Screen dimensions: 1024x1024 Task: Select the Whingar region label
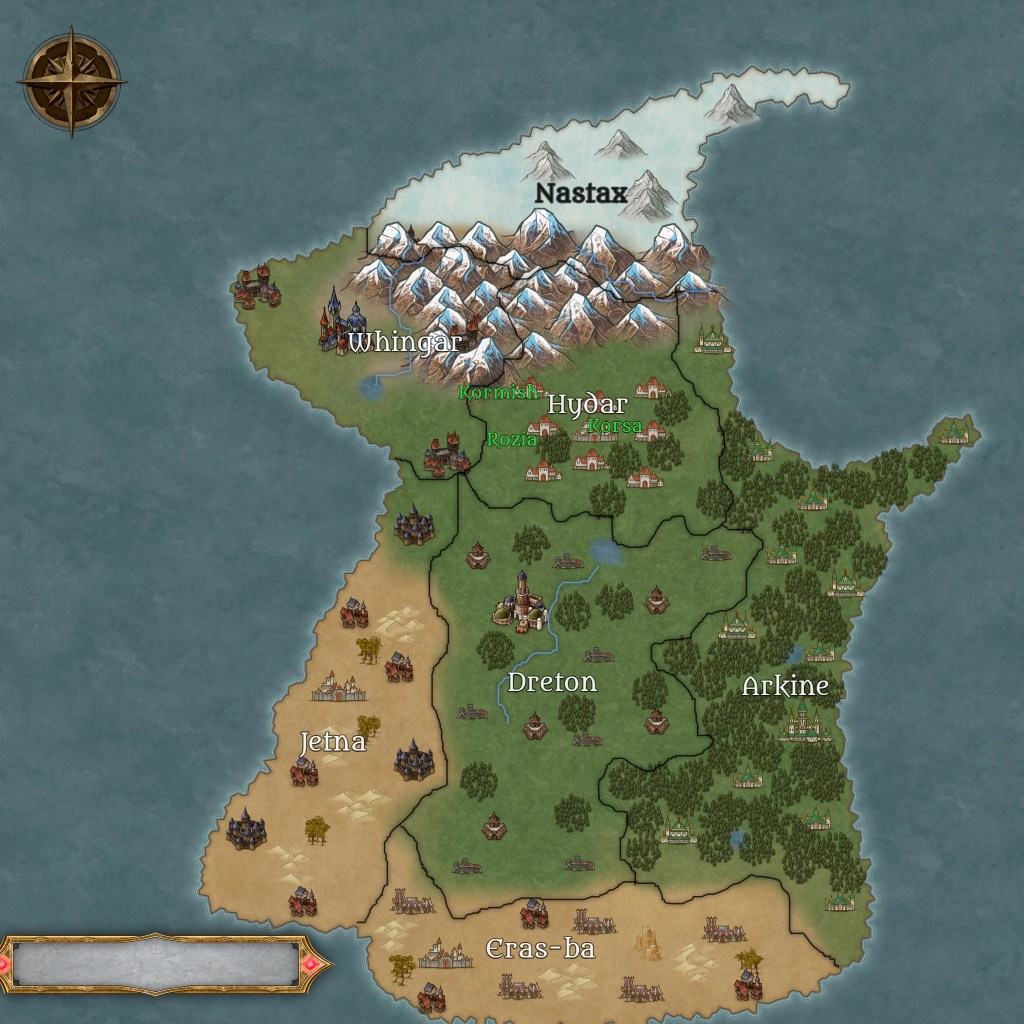[x=405, y=342]
